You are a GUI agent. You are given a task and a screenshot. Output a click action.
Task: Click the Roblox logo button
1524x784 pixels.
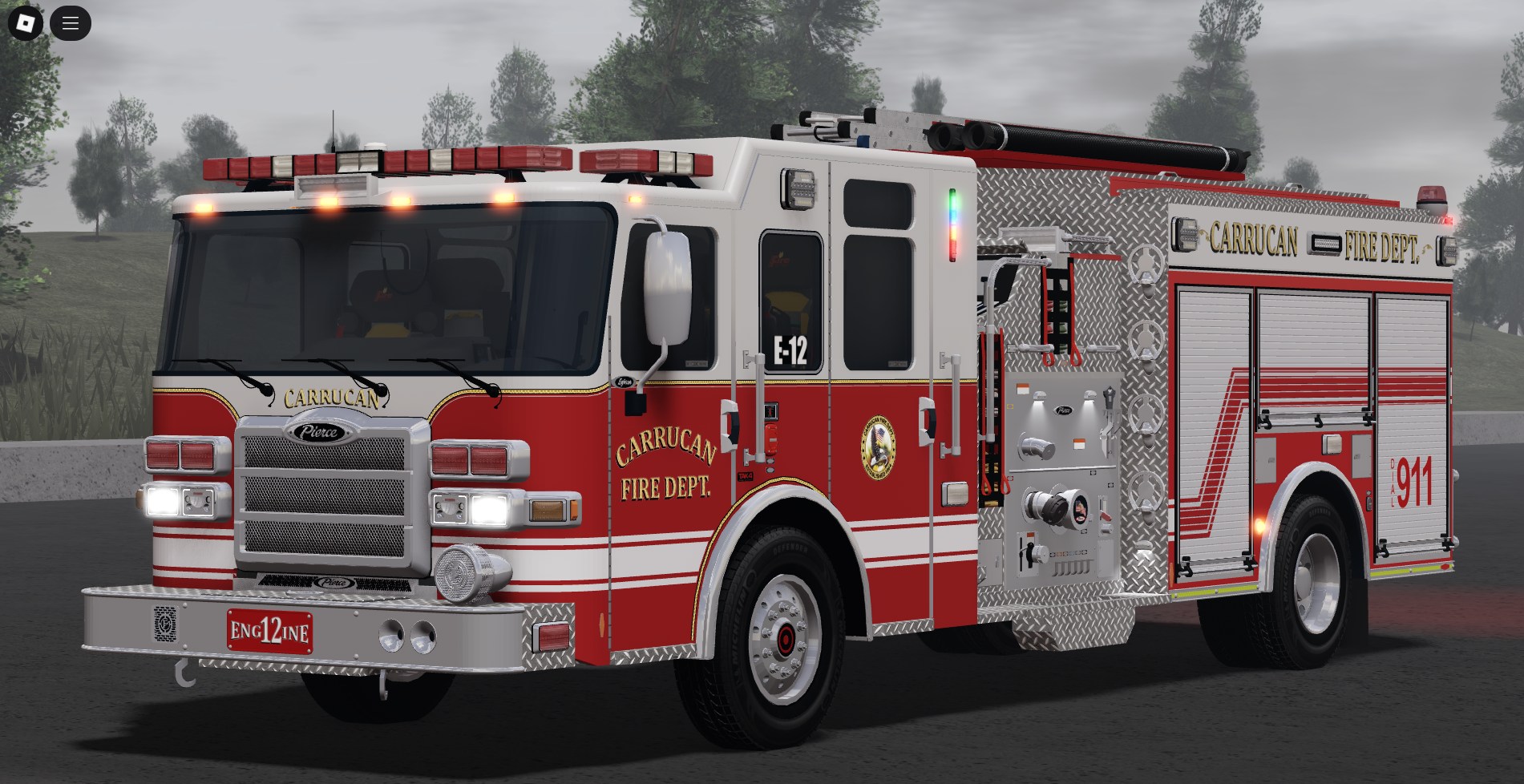(24, 22)
